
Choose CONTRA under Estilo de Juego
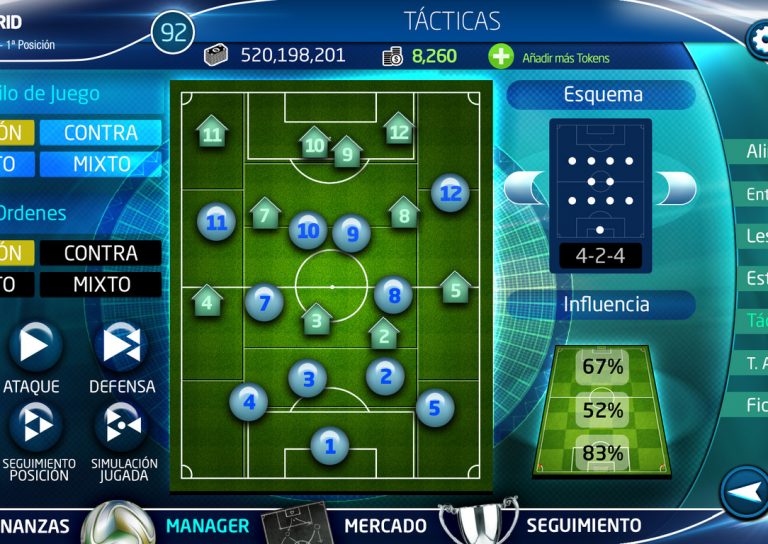click(100, 133)
